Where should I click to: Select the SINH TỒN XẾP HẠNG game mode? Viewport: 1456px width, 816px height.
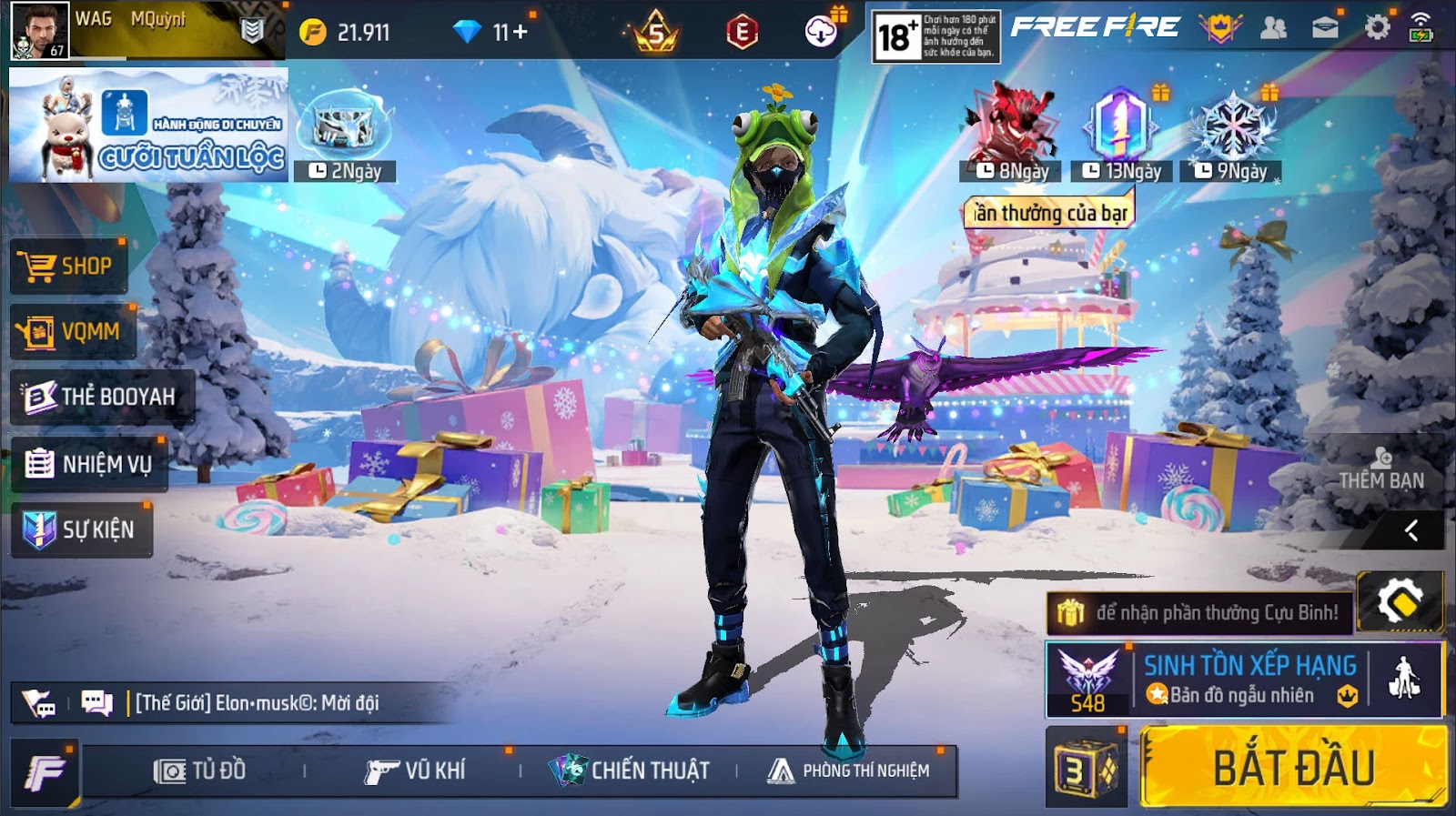[1249, 680]
